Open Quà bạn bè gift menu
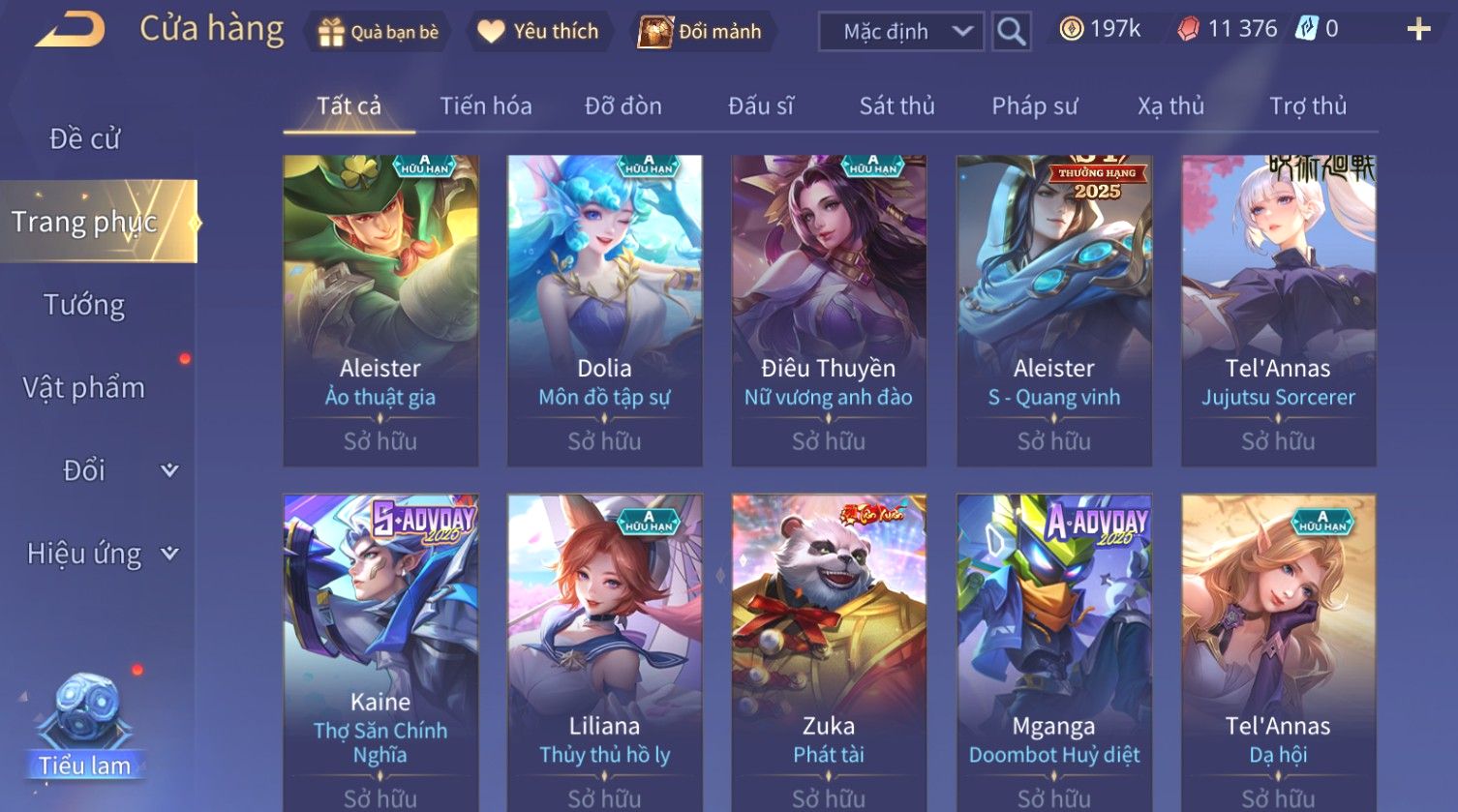 (x=379, y=32)
